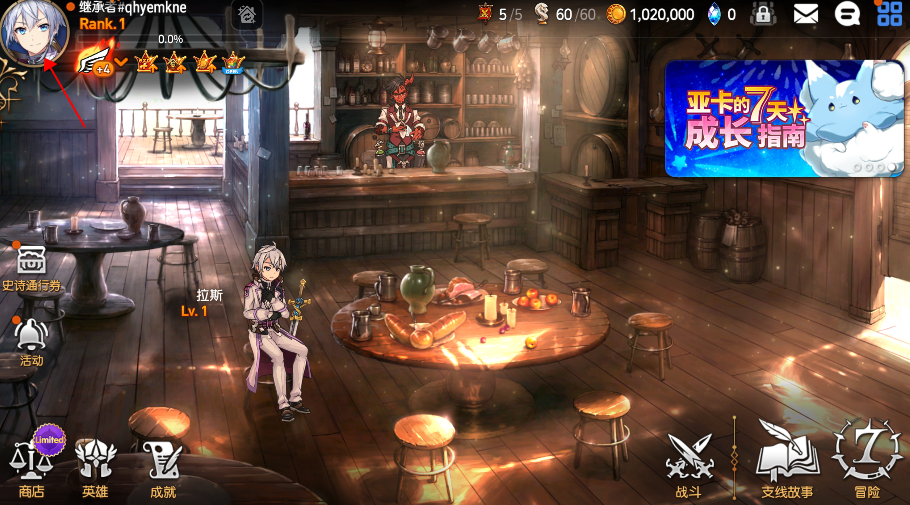Open the 史诗通行券 epic pass
The image size is (910, 505).
32,266
